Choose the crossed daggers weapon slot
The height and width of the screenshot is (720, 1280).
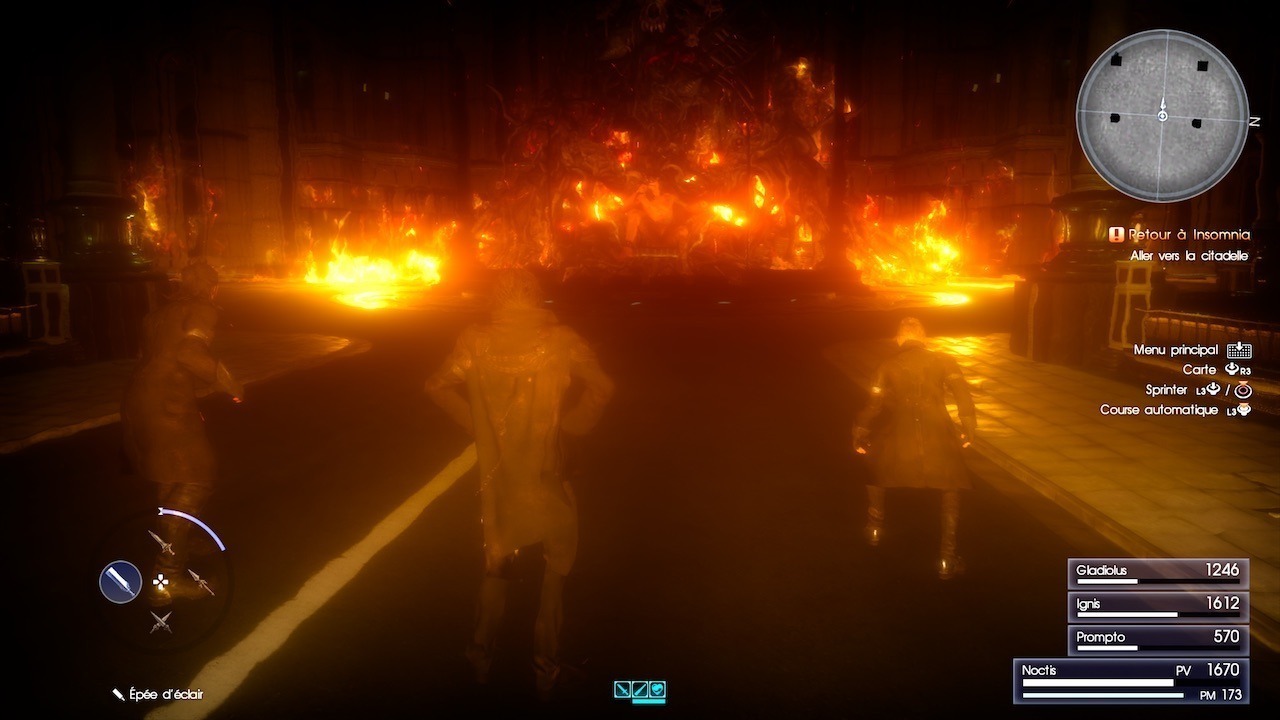[x=161, y=621]
